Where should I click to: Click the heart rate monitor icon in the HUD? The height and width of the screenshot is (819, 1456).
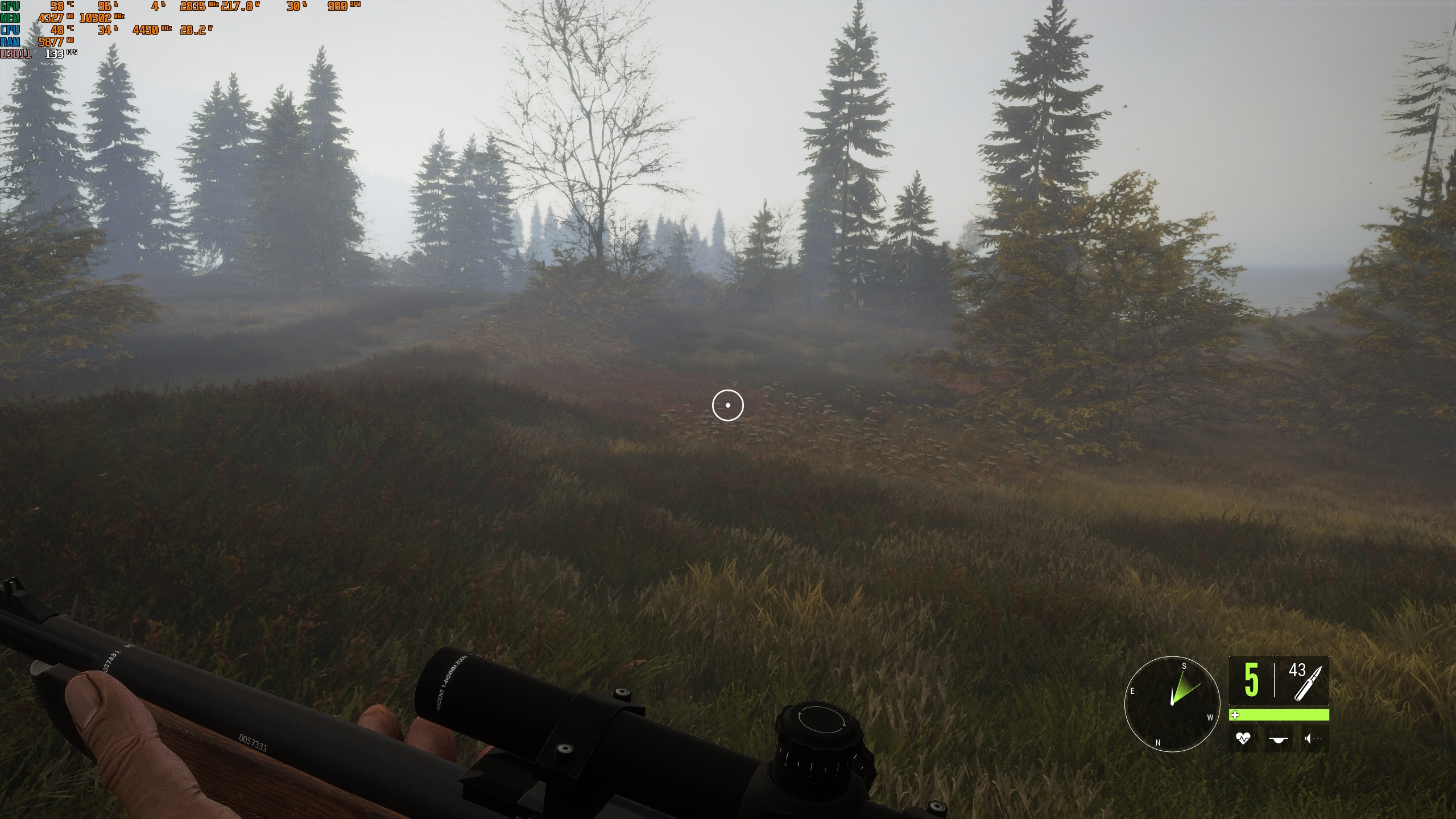1243,738
